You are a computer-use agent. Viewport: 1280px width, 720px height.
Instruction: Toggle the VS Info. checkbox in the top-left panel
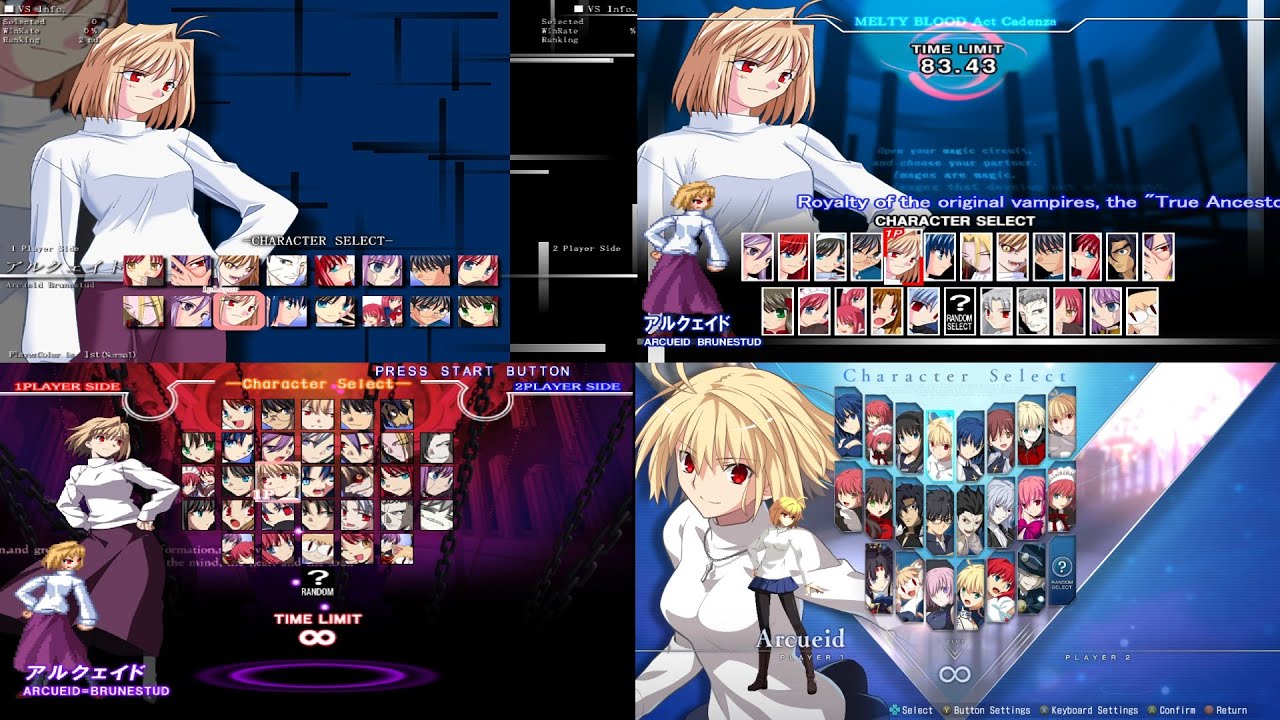pyautogui.click(x=8, y=9)
